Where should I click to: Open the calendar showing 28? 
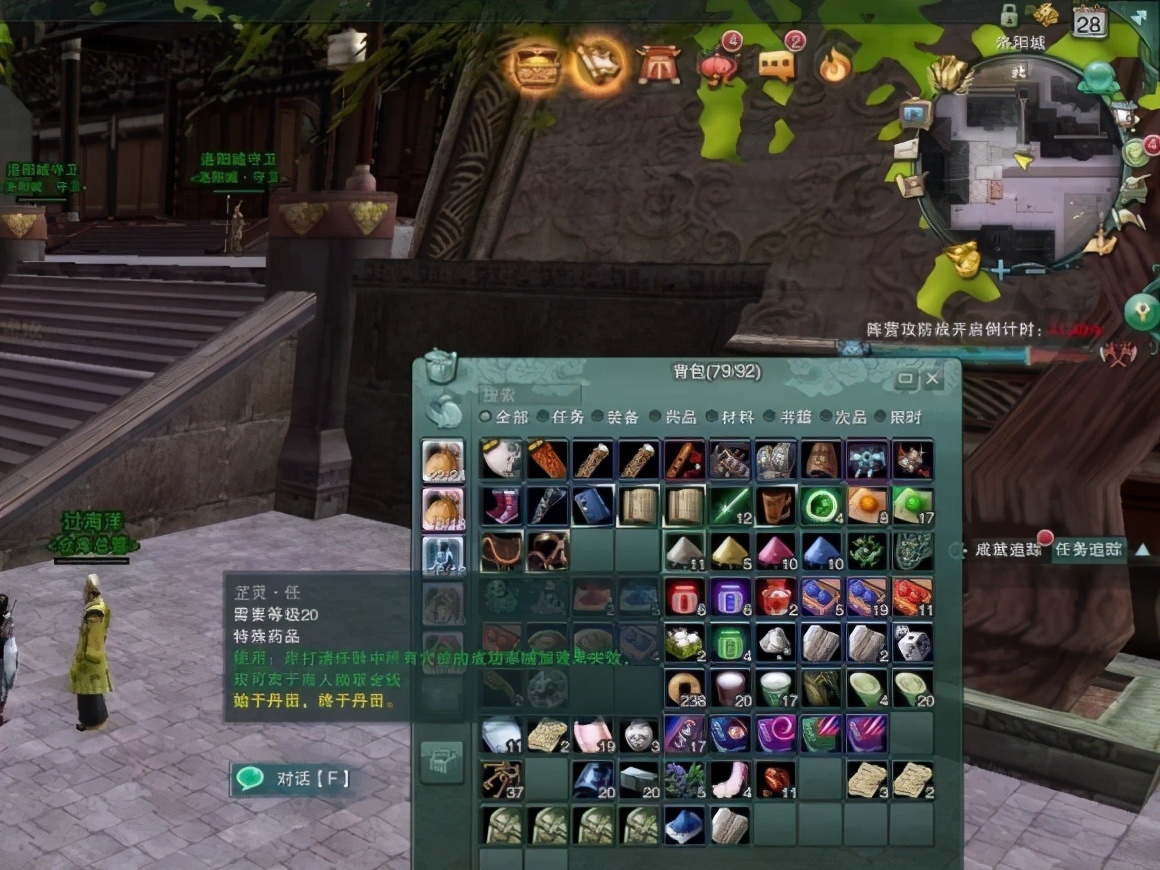[x=1090, y=22]
